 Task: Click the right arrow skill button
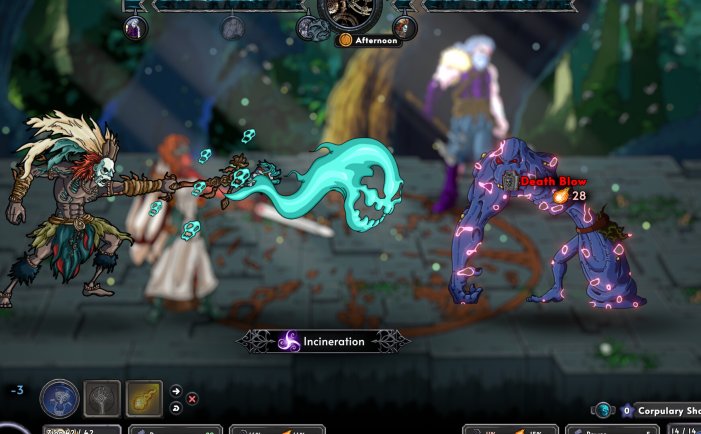pyautogui.click(x=177, y=391)
